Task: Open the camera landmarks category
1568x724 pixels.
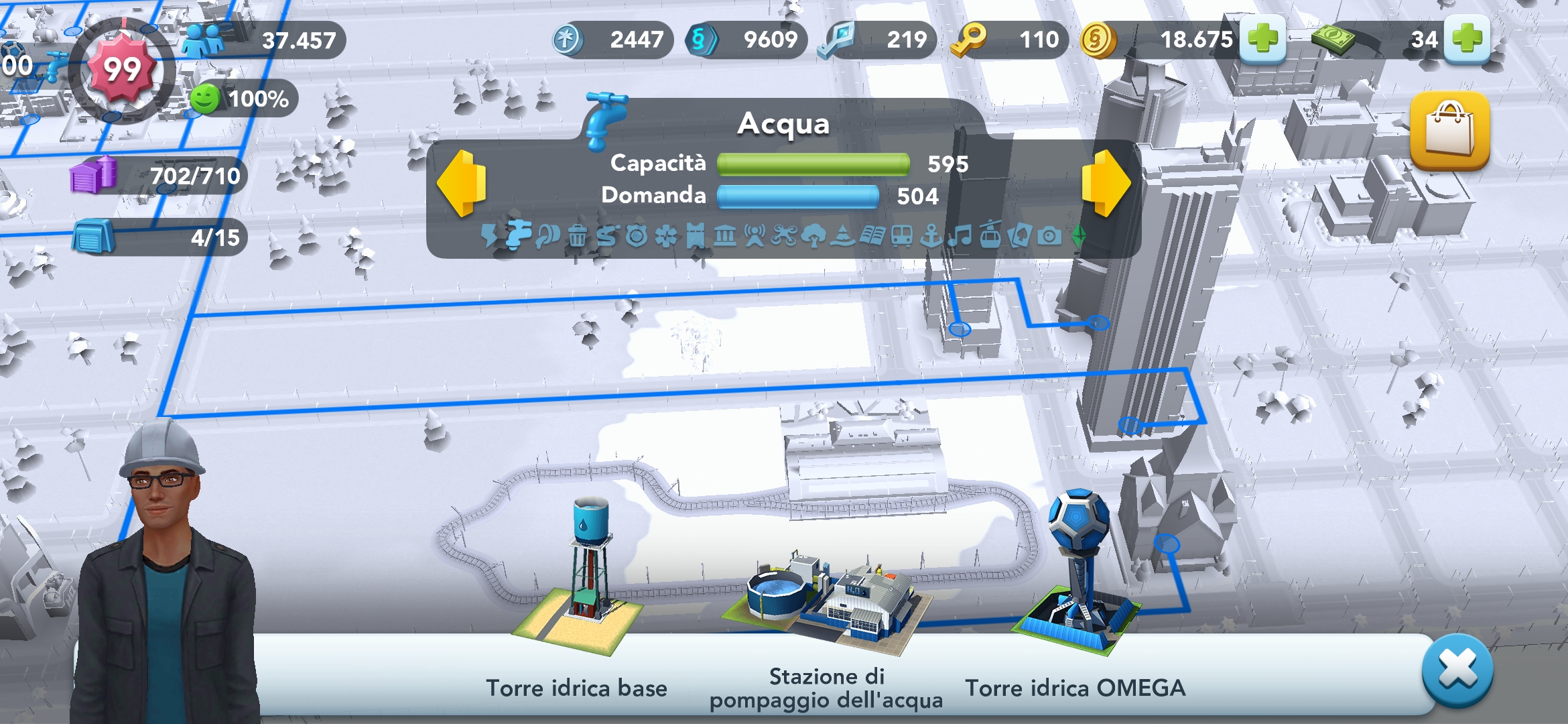Action: 1049,236
